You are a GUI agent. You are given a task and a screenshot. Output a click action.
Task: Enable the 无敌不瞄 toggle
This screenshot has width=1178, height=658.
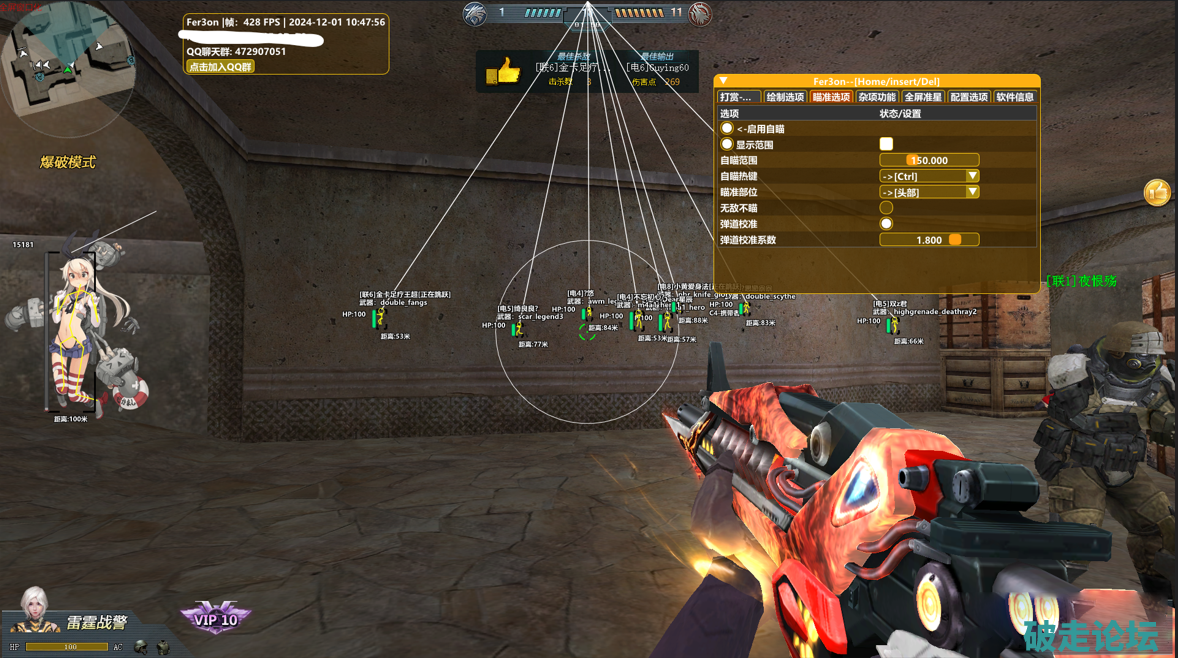[x=886, y=208]
